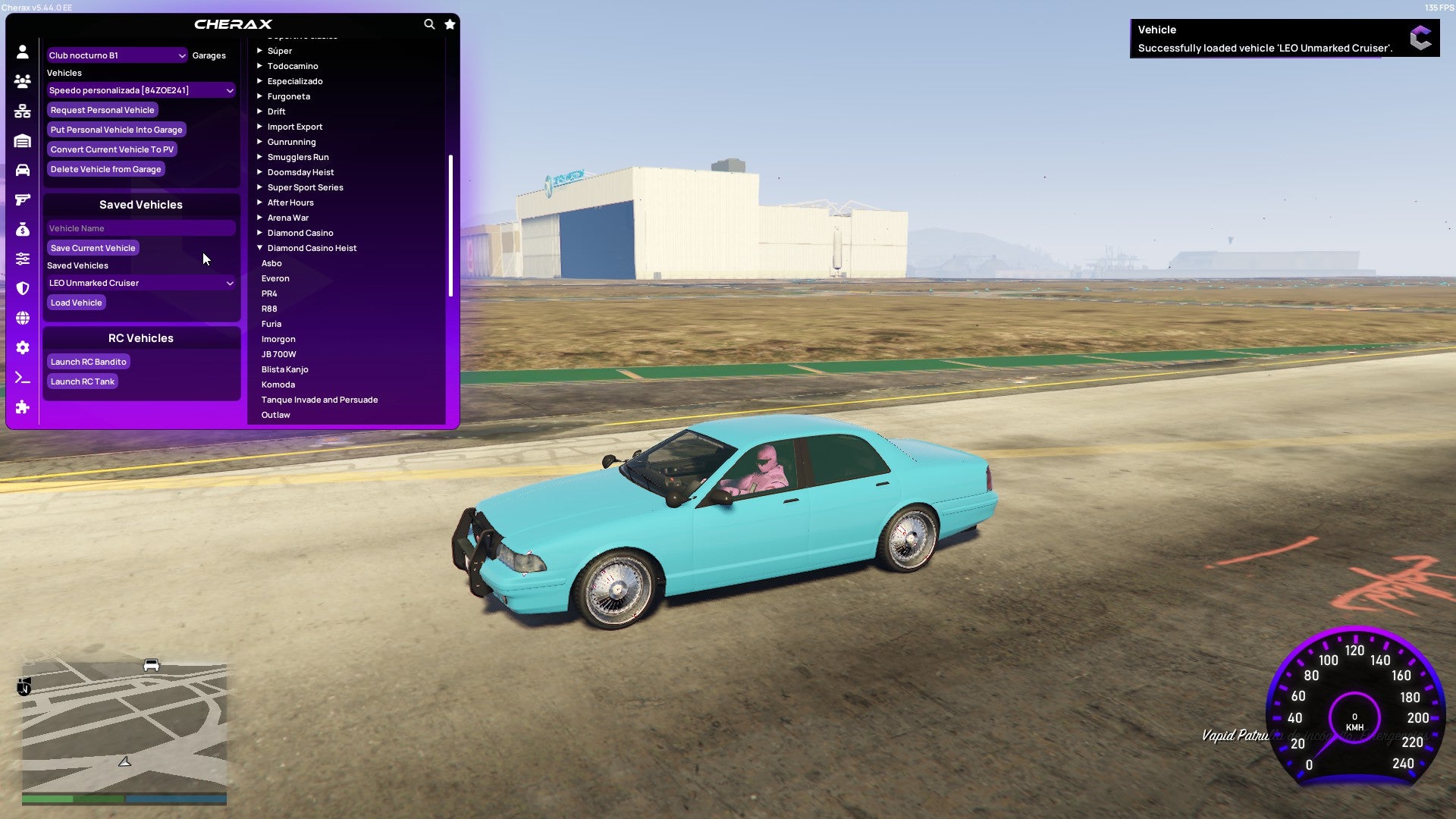Viewport: 1456px width, 819px height.
Task: Click the Lua terminal icon
Action: 23,377
